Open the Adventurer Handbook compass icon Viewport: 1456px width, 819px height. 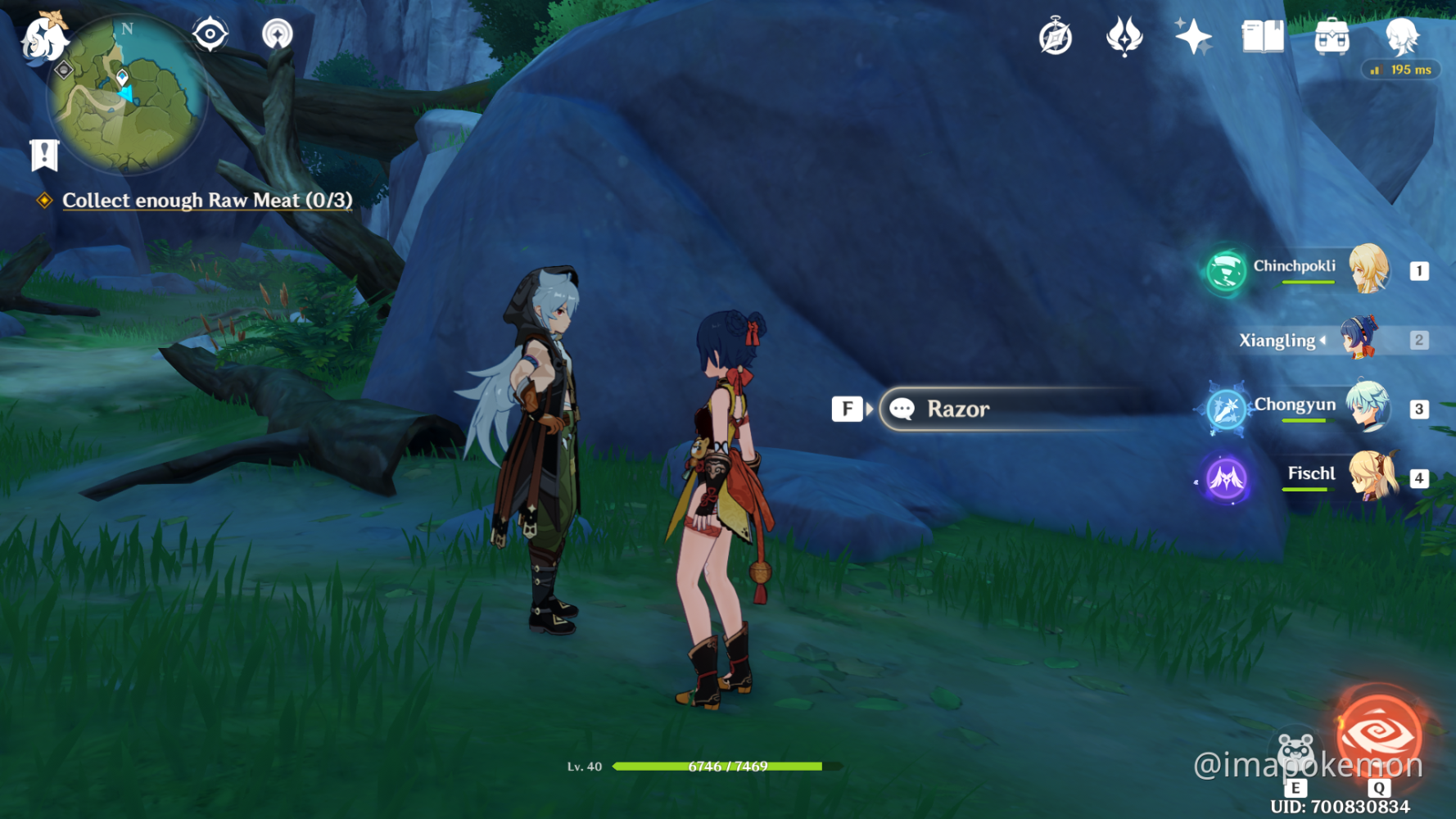point(1056,38)
